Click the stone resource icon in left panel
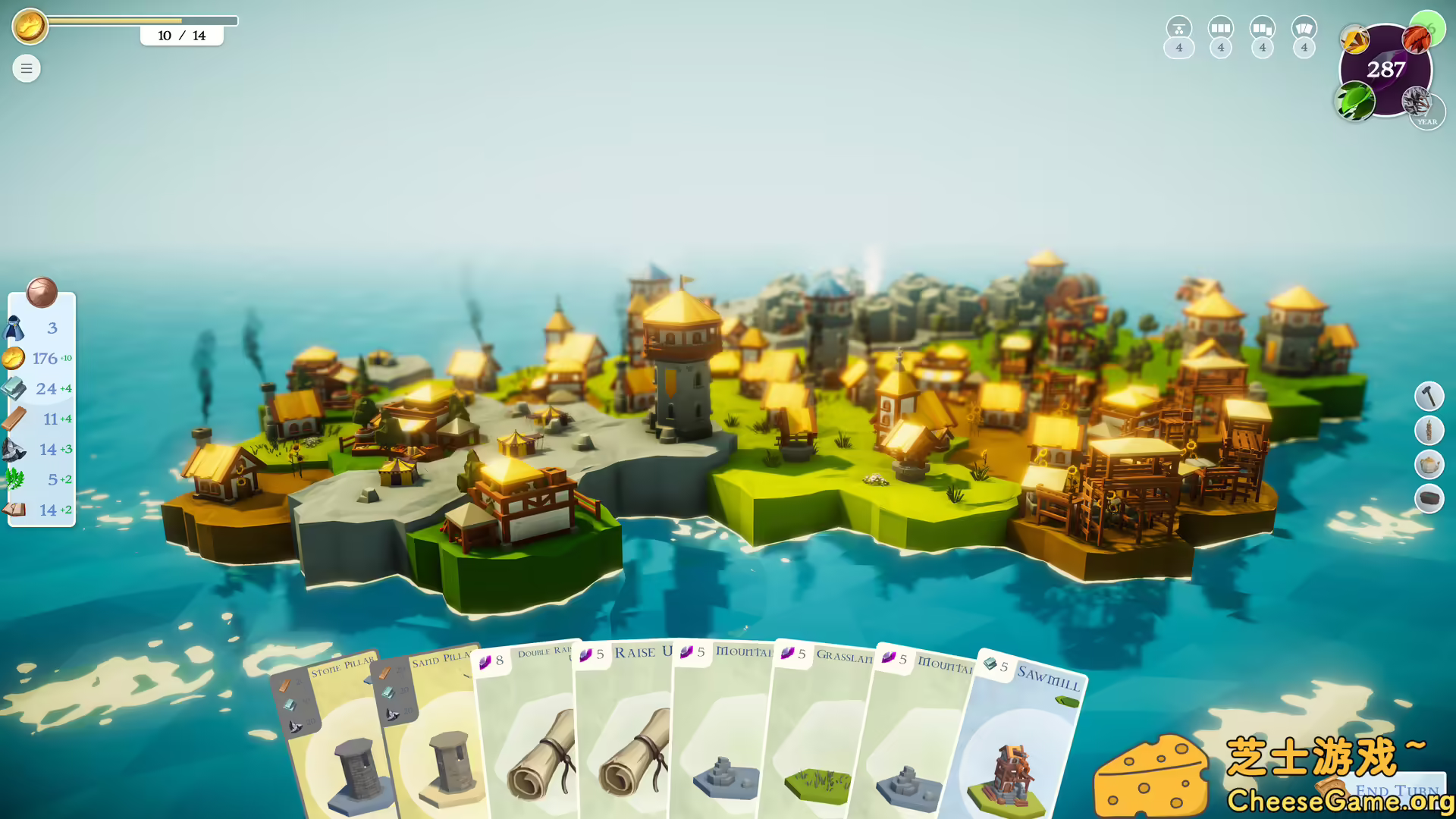Screen dimensions: 1456x819 point(13,449)
